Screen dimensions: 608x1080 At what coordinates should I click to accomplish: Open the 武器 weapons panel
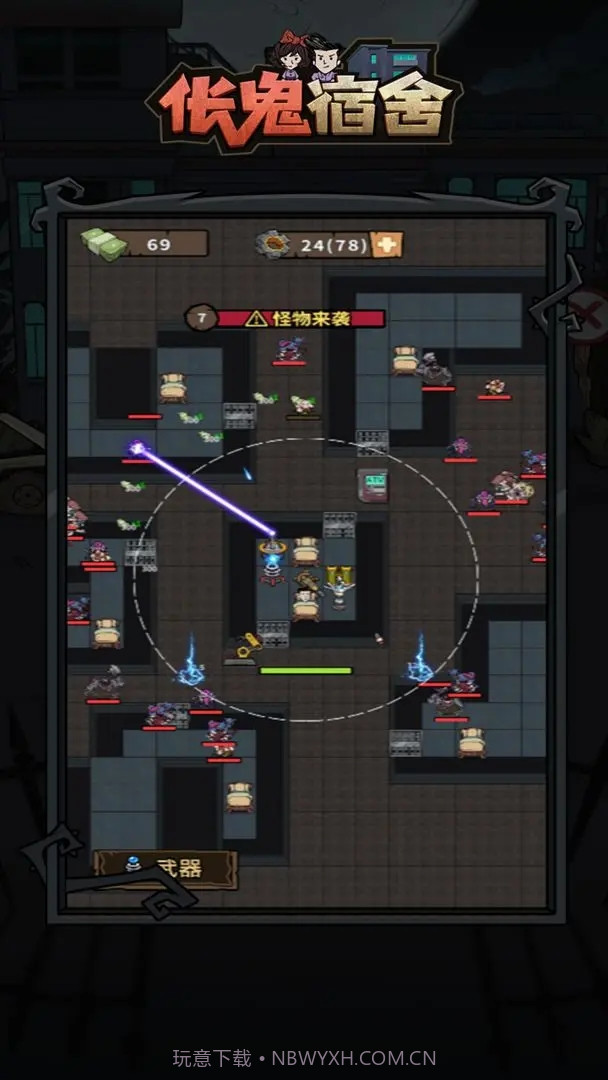[x=165, y=868]
